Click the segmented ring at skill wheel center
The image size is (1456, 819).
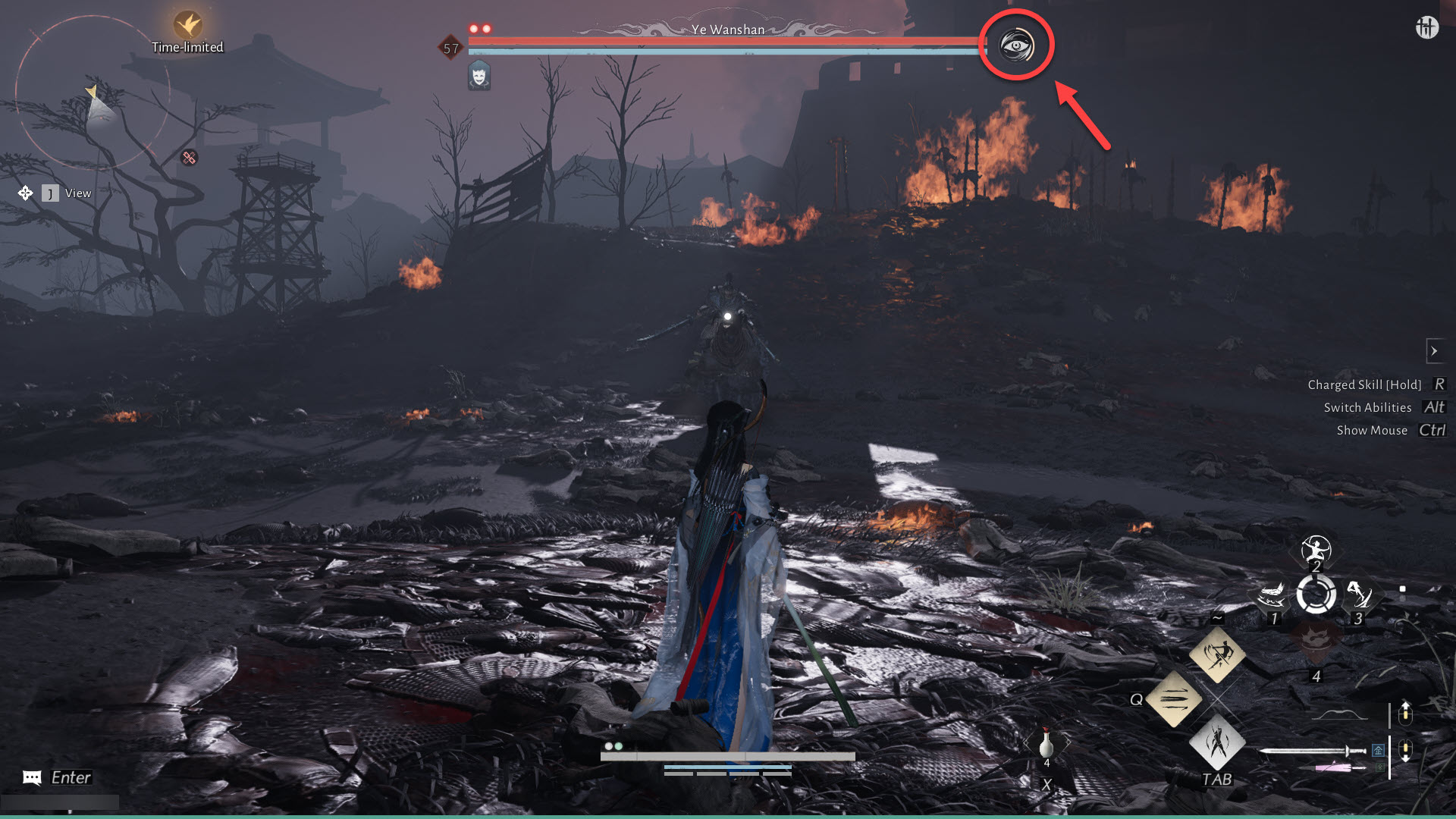click(1316, 595)
